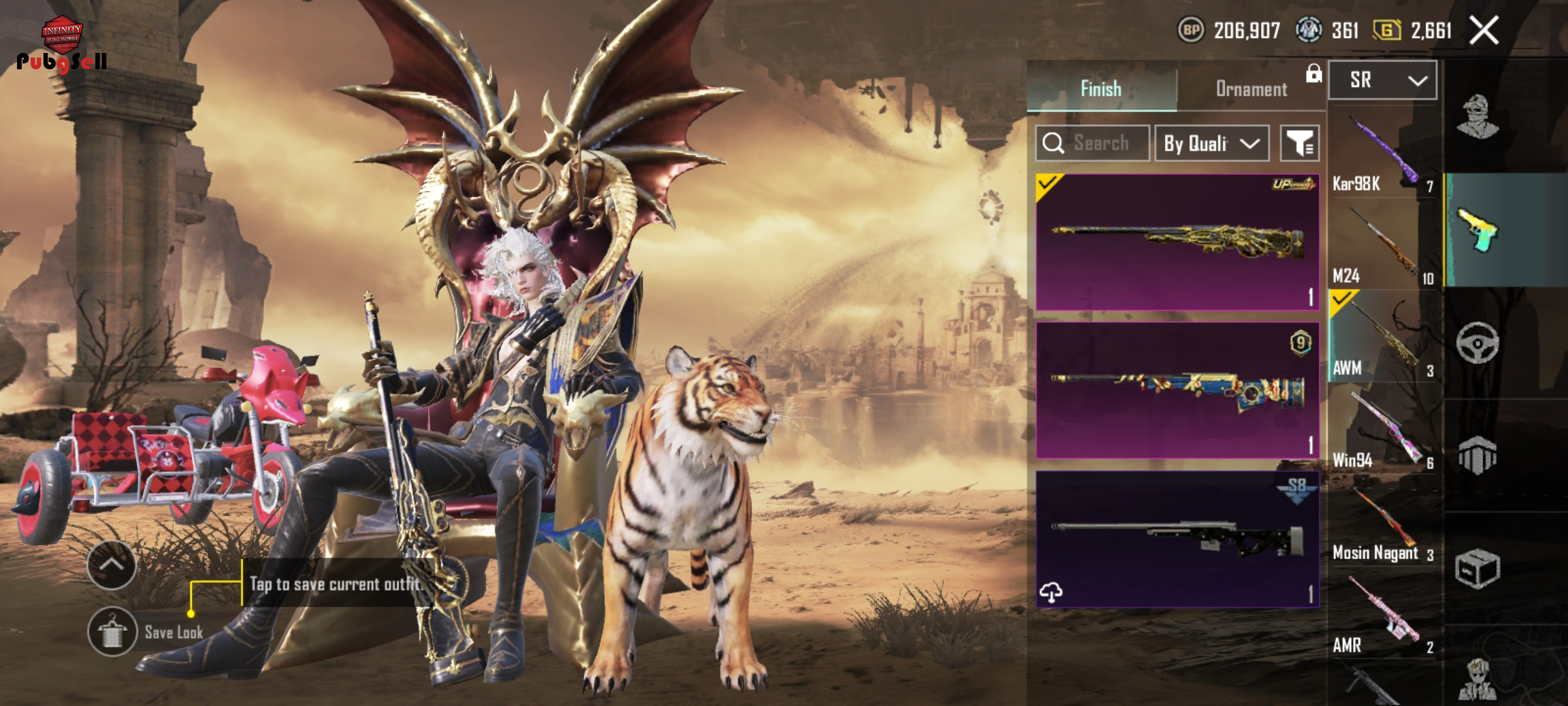Click the Search field

(x=1093, y=143)
